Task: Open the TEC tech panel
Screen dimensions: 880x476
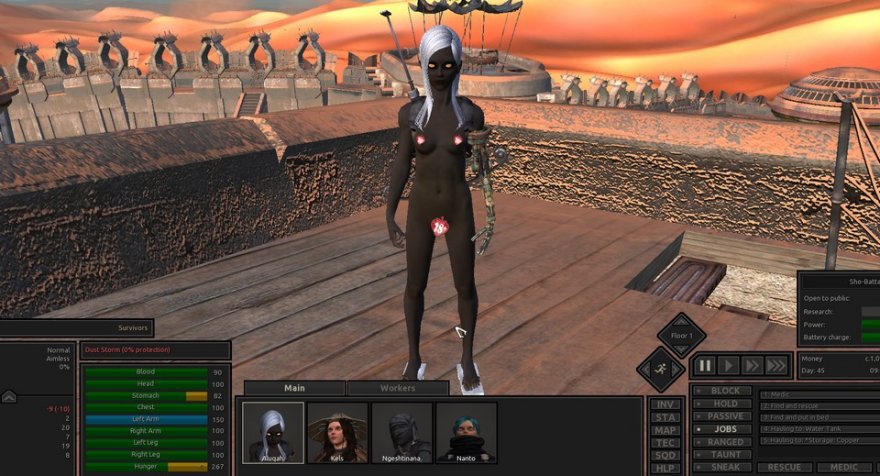Action: 665,443
